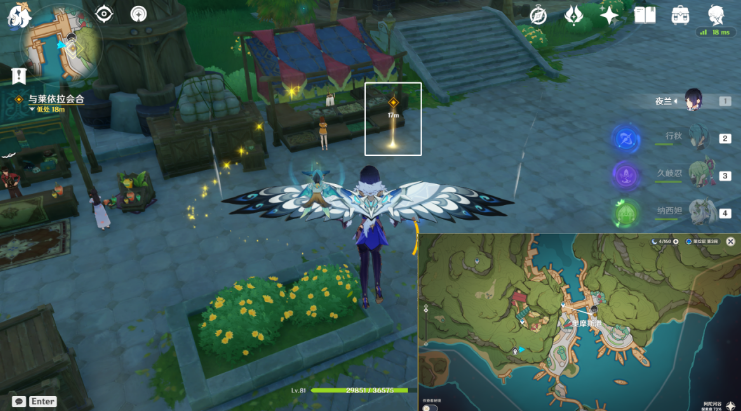The height and width of the screenshot is (411, 741).
Task: Open the wish four-point star icon
Action: point(609,15)
